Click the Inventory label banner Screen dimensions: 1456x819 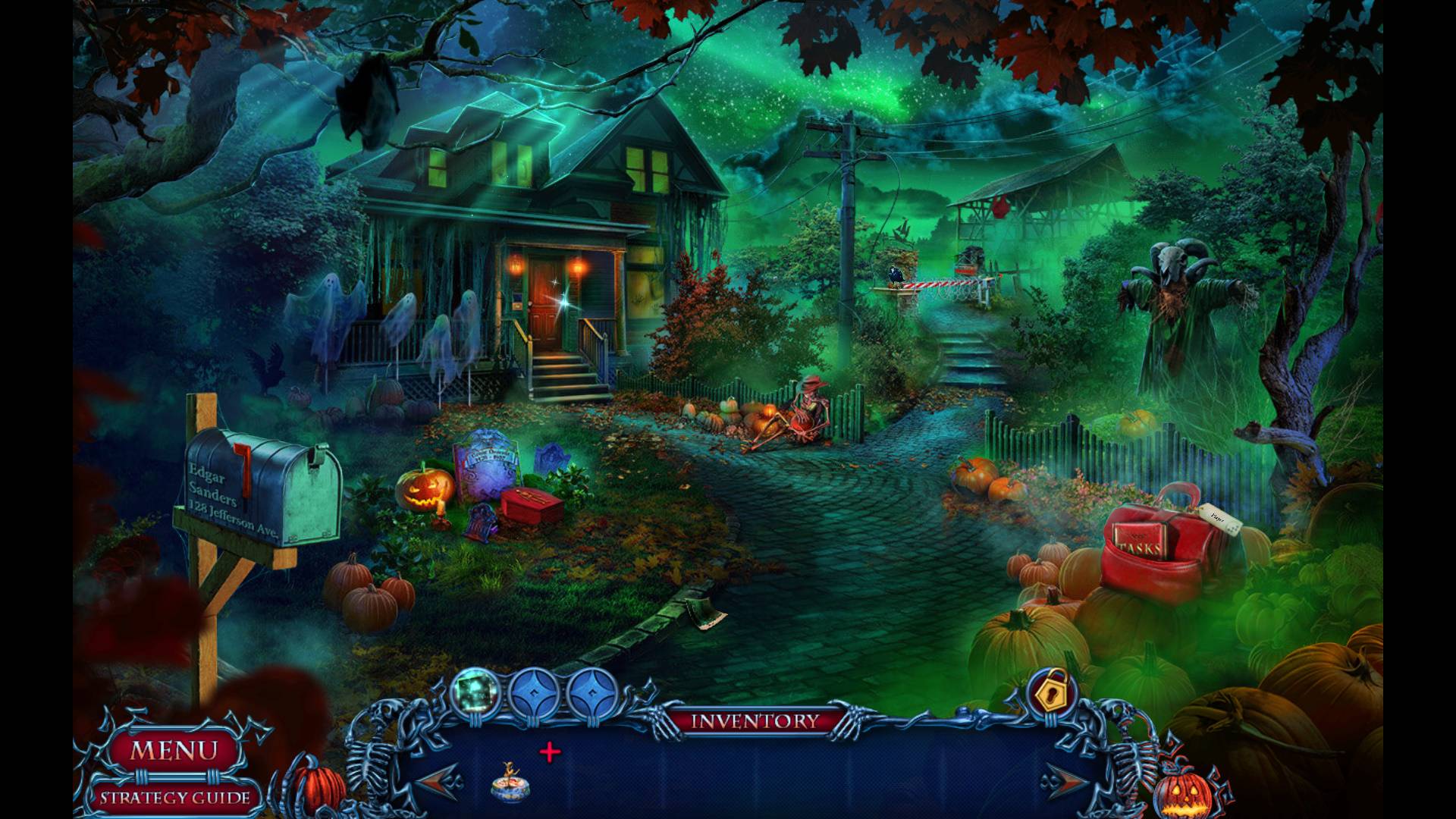(755, 720)
